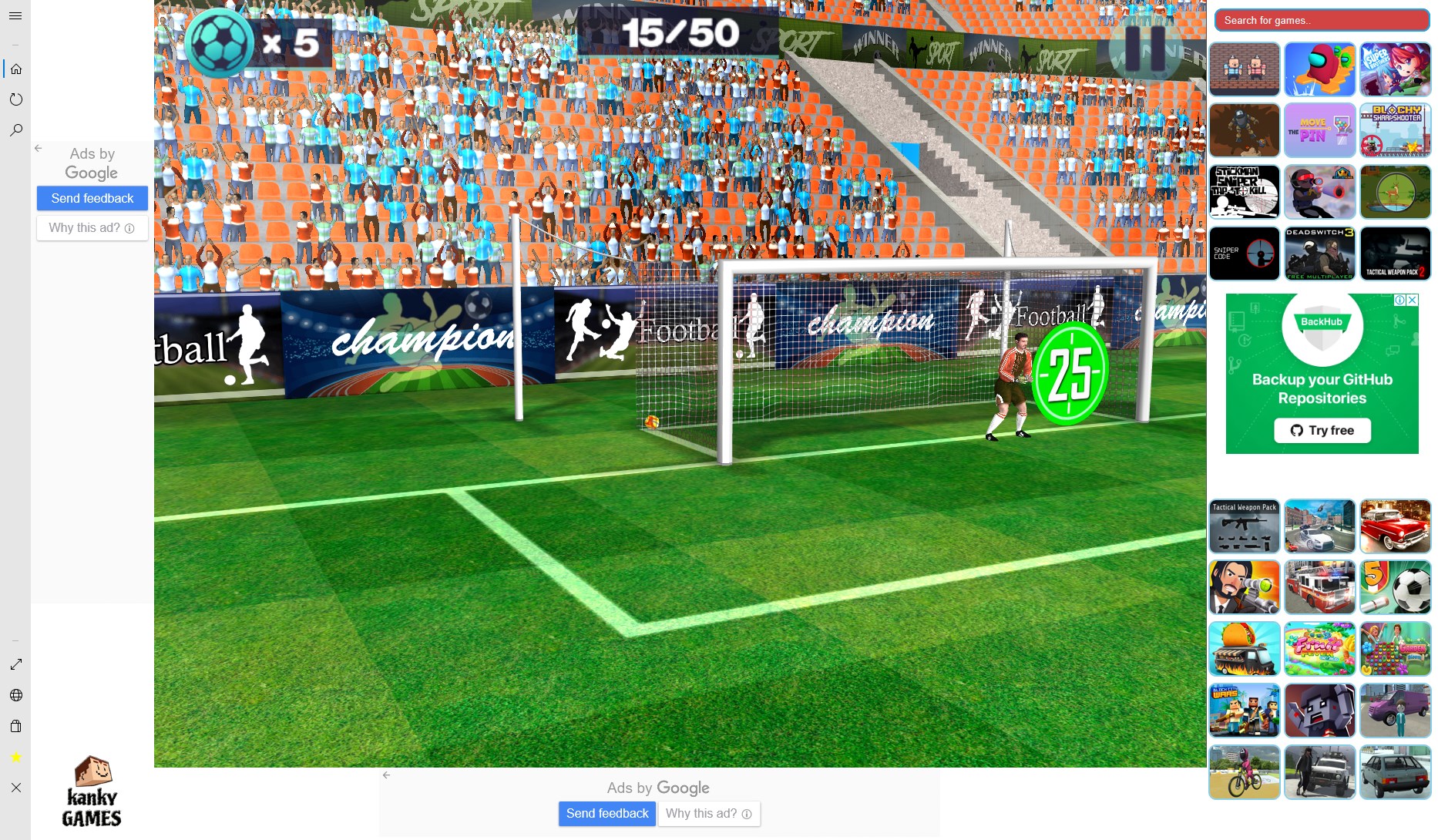
Task: Click Try free in the BackHub ad
Action: (x=1321, y=430)
